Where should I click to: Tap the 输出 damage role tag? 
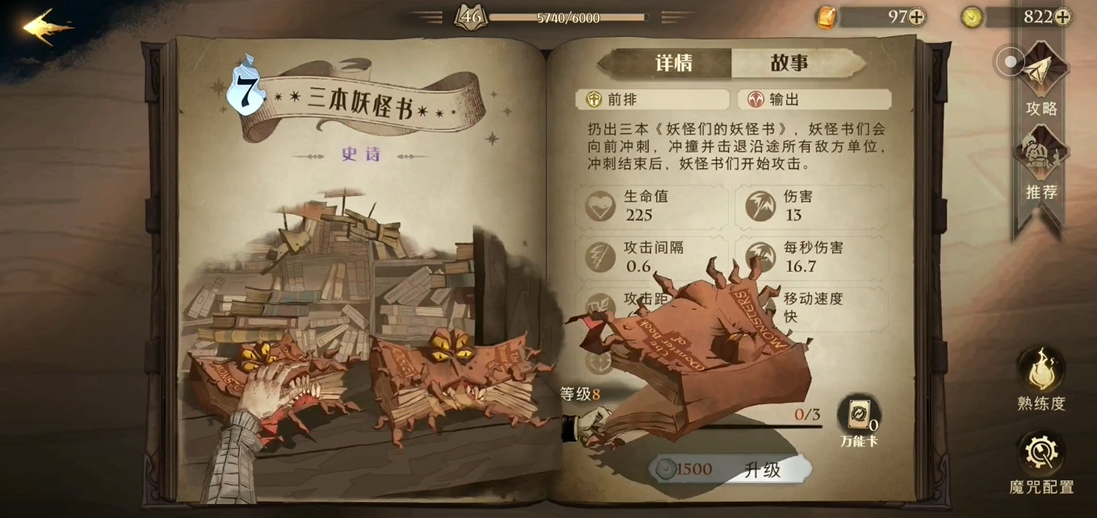click(814, 99)
